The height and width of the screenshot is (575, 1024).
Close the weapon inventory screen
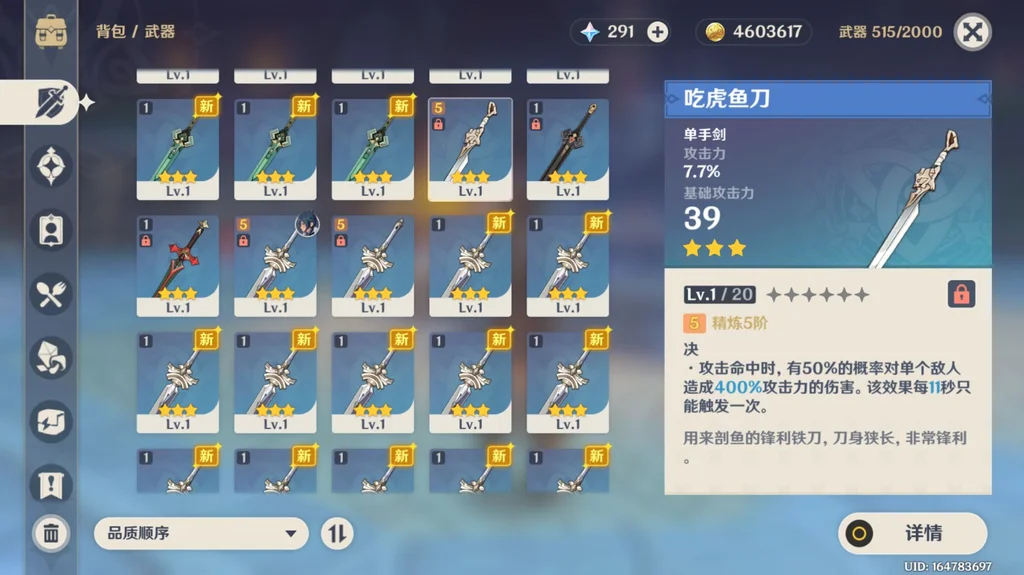972,31
